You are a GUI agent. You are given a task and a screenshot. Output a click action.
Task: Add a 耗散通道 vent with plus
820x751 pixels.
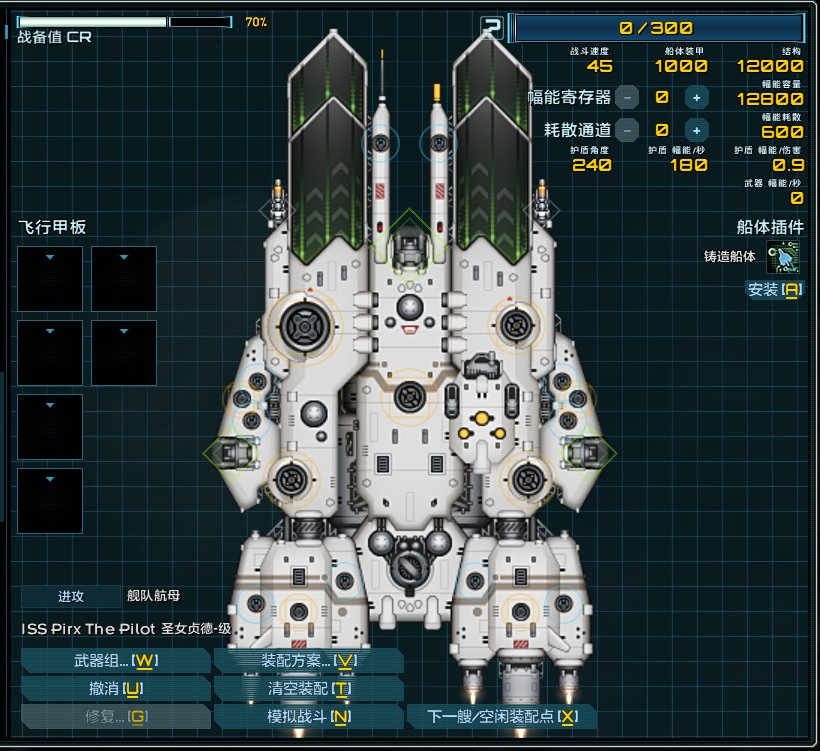(x=697, y=130)
